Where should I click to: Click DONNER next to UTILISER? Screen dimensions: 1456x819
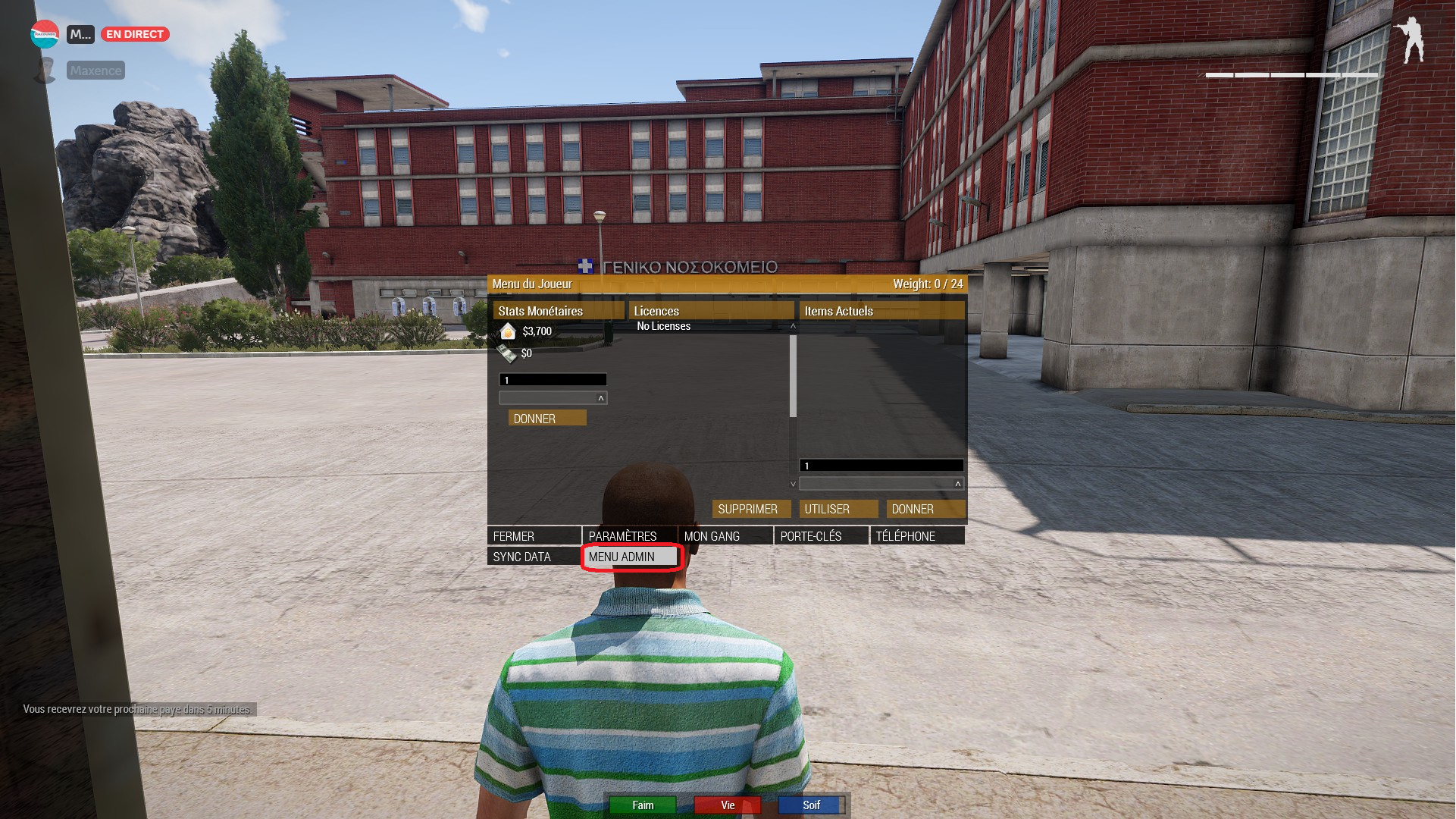pyautogui.click(x=925, y=509)
